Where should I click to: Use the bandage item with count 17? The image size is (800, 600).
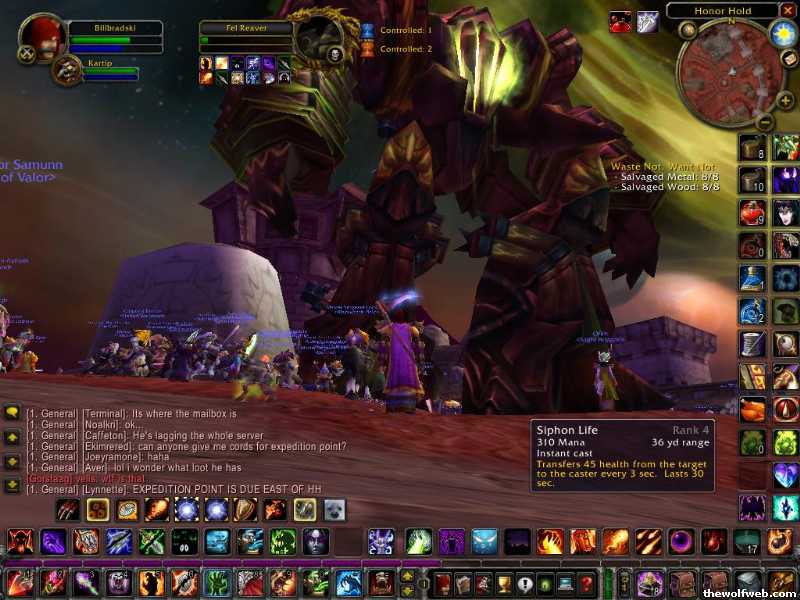pyautogui.click(x=746, y=543)
